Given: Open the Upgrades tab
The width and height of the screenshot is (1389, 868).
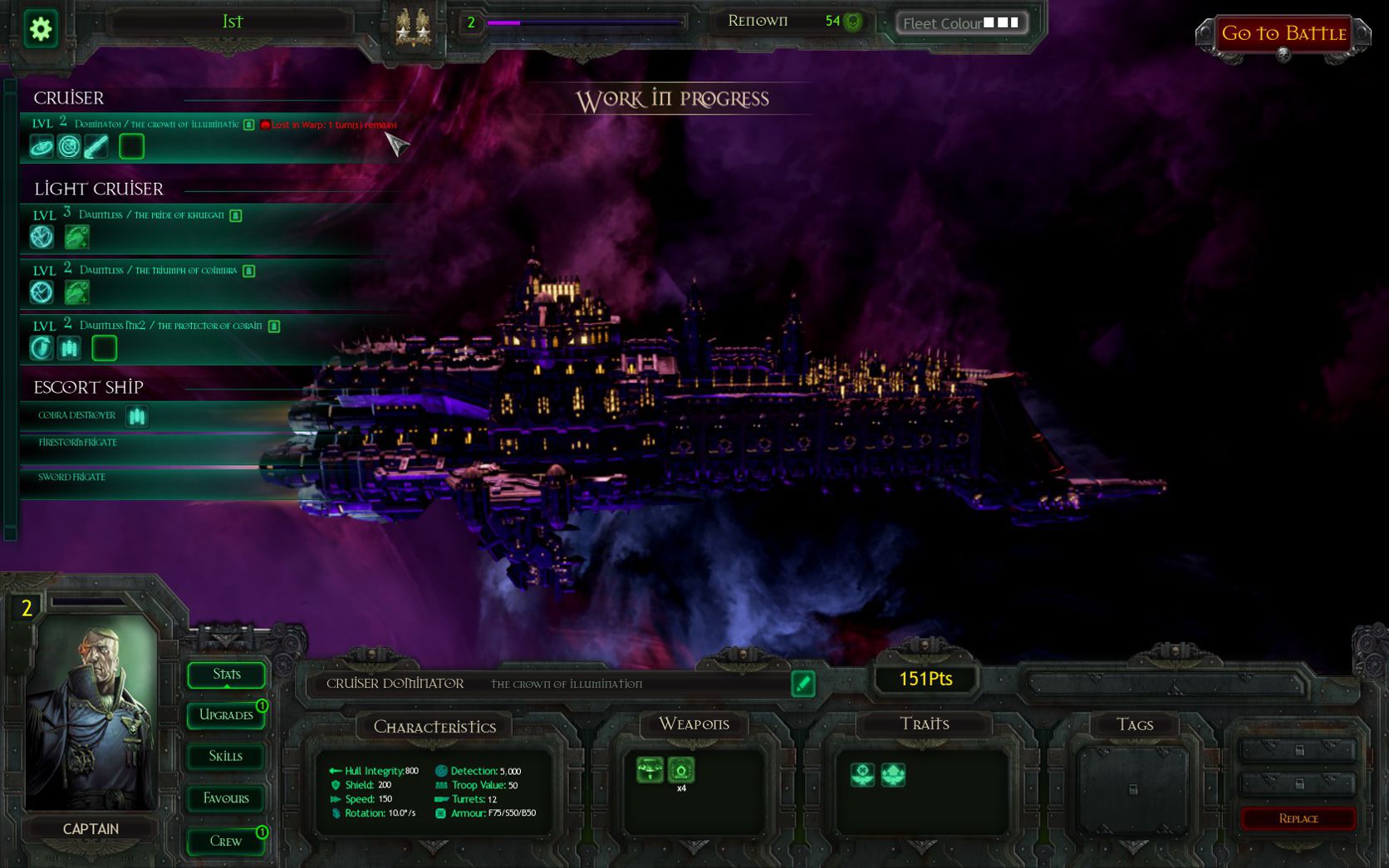Looking at the screenshot, I should pyautogui.click(x=226, y=715).
